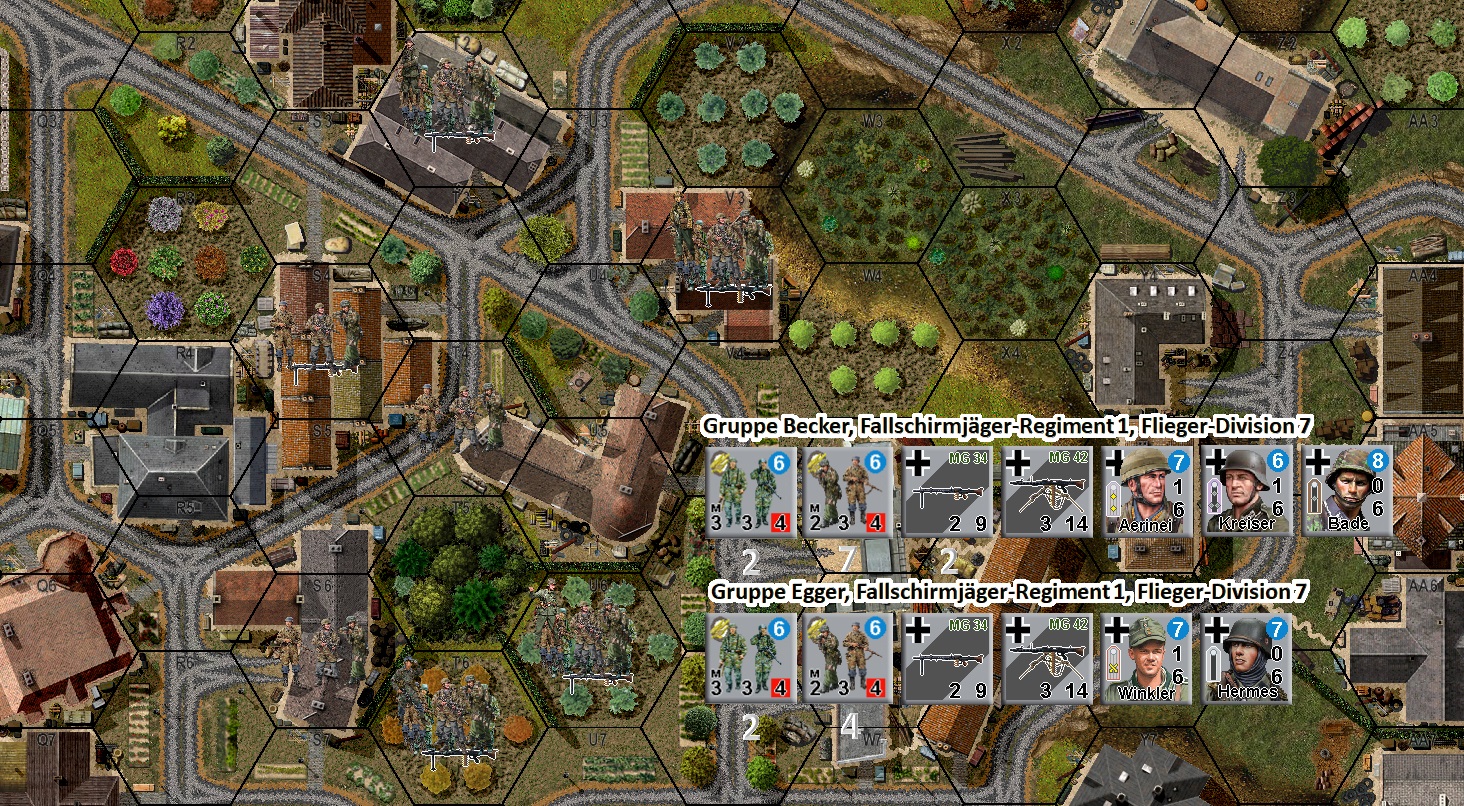Viewport: 1464px width, 806px height.
Task: Select the 2-3 squad counter in Gruppe Egger
Action: pos(845,658)
